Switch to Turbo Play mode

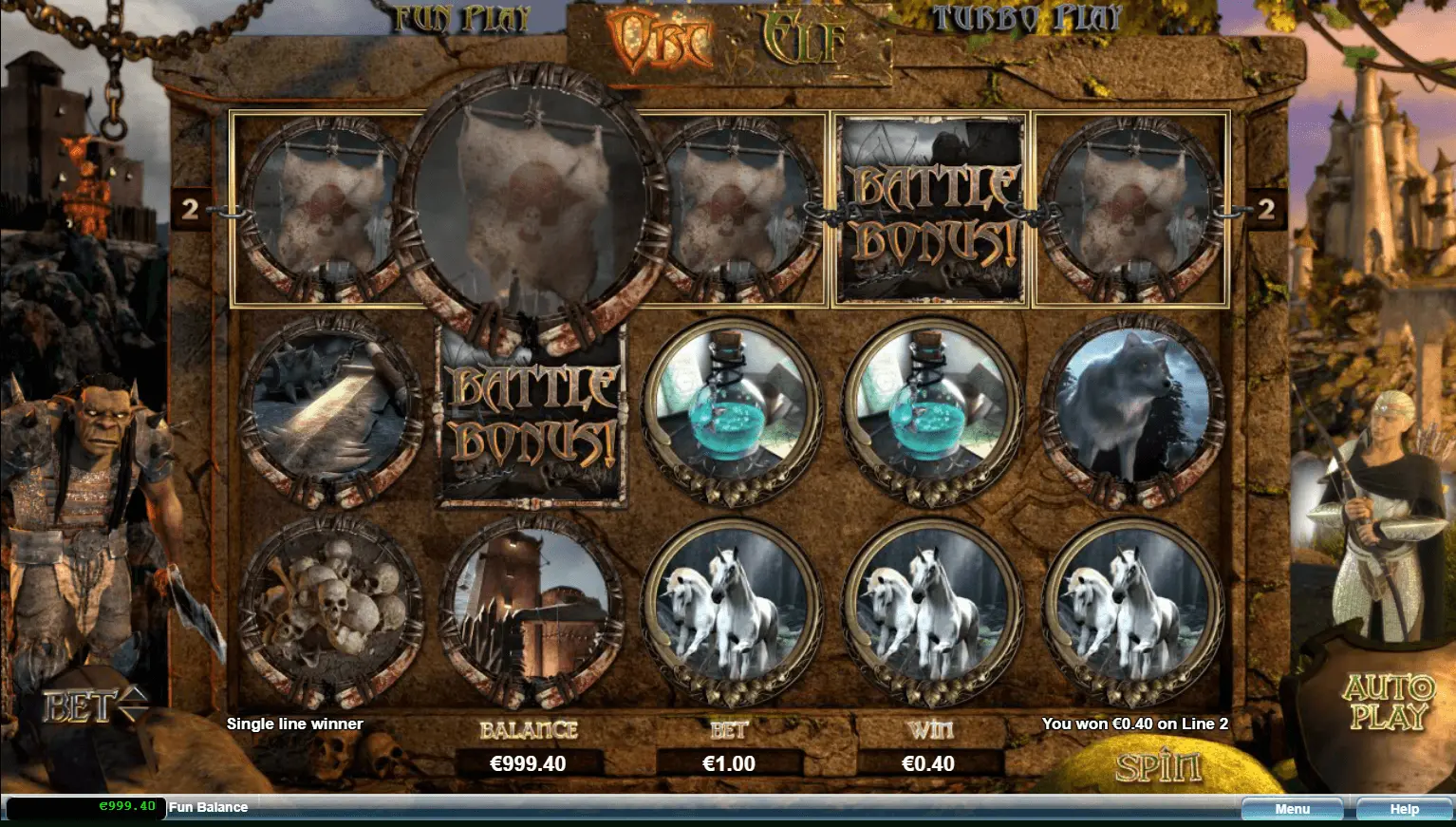(x=1026, y=18)
